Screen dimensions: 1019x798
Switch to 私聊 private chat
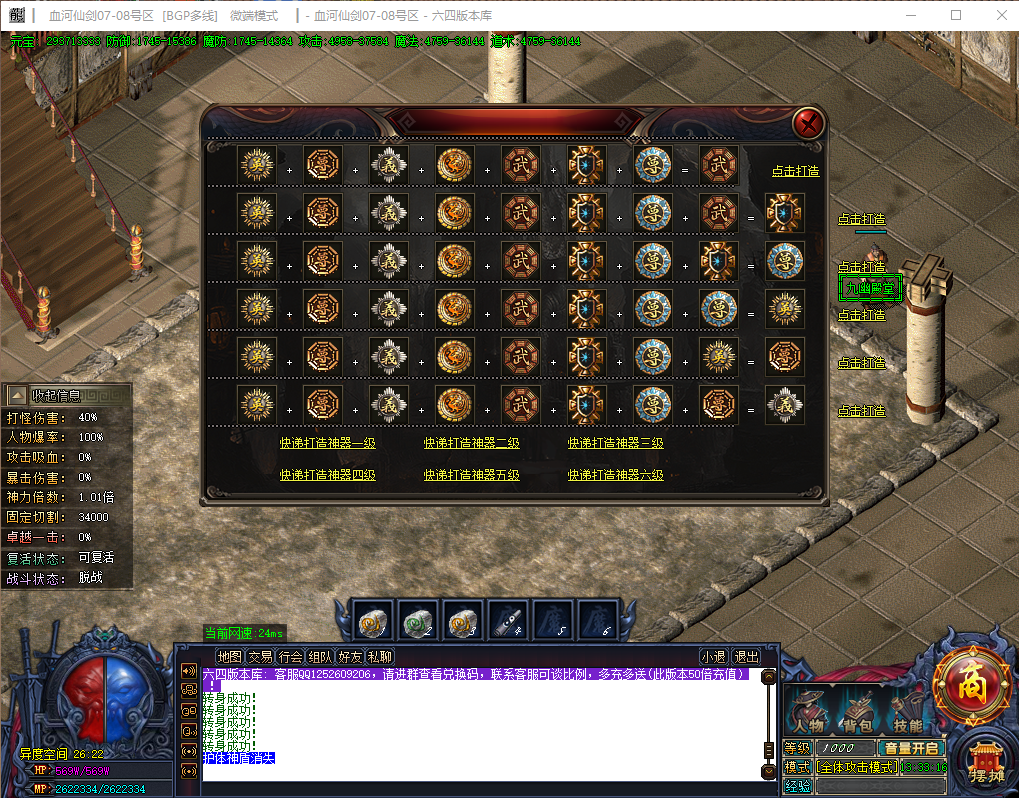click(380, 657)
